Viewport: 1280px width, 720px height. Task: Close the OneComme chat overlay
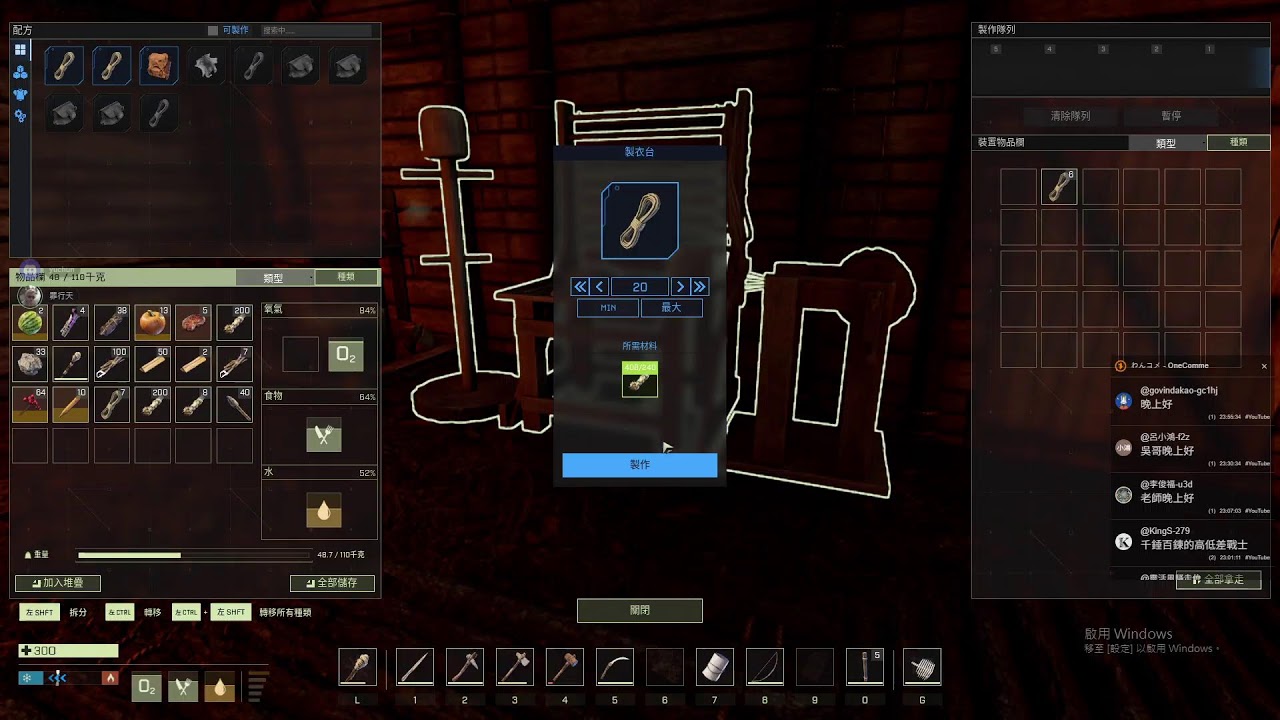[1264, 366]
